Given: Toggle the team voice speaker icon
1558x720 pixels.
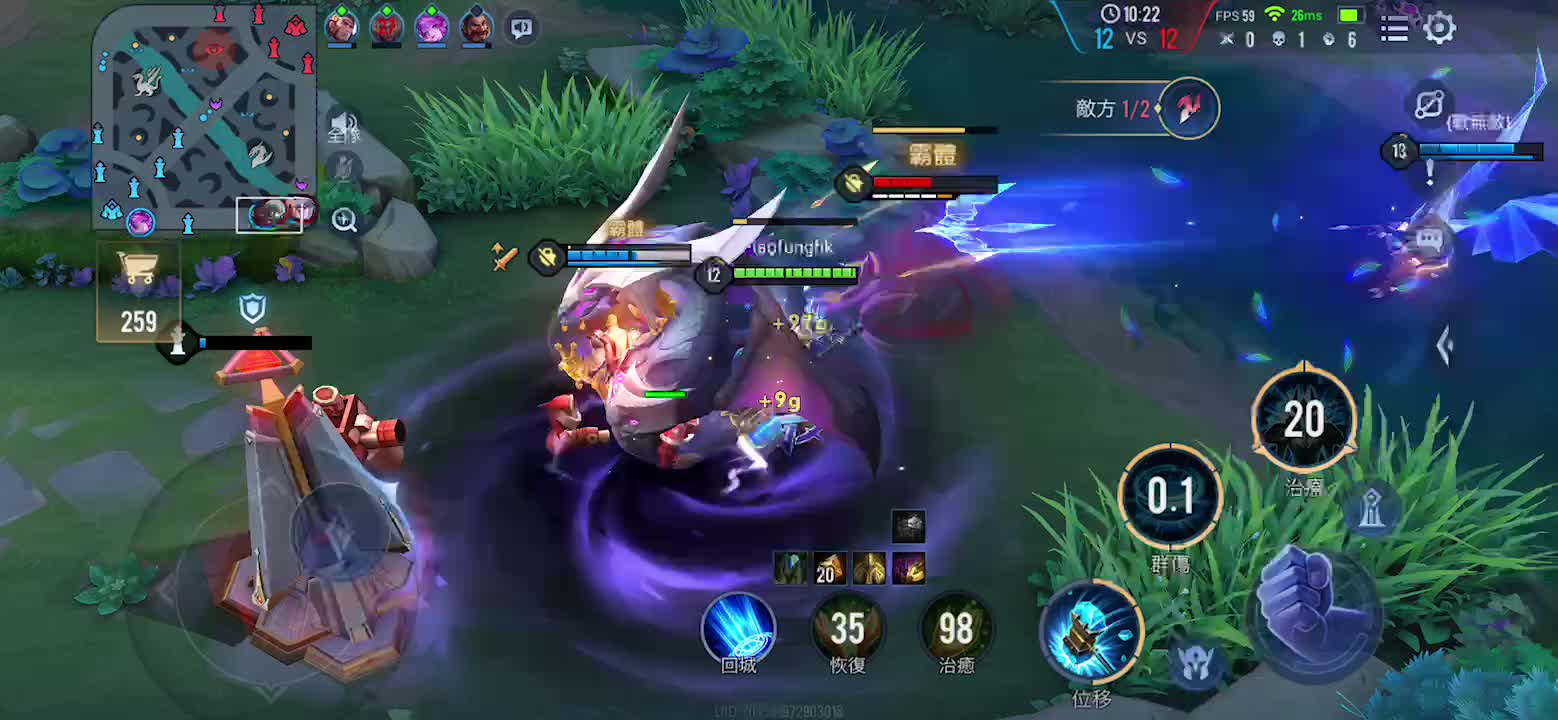Looking at the screenshot, I should pos(343,126).
